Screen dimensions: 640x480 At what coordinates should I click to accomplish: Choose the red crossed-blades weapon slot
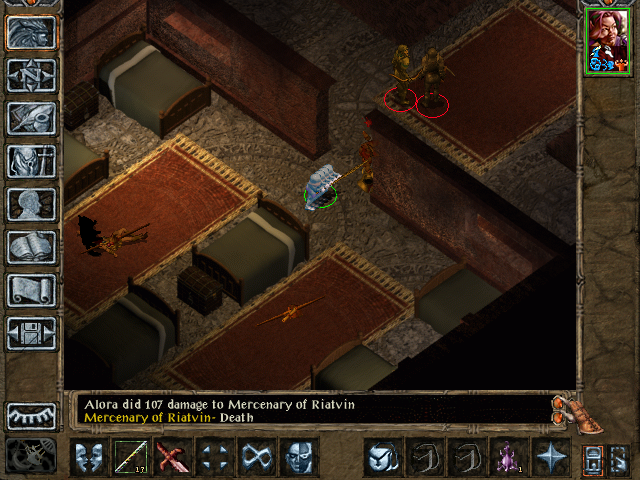173,457
